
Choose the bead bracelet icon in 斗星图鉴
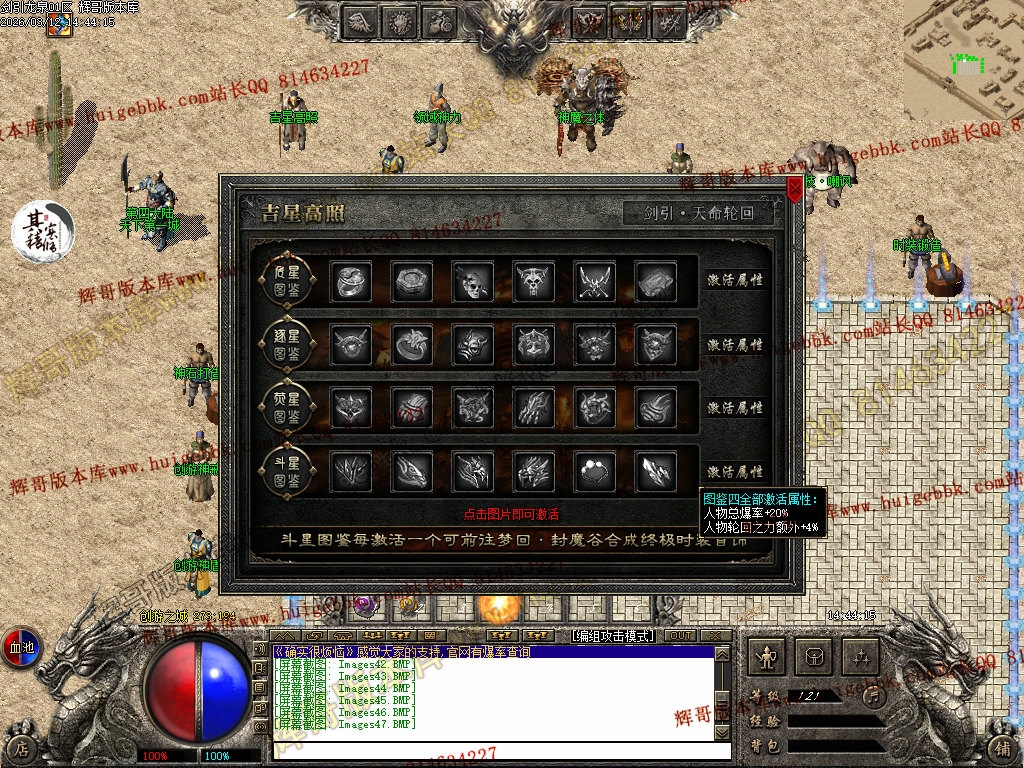tap(594, 471)
